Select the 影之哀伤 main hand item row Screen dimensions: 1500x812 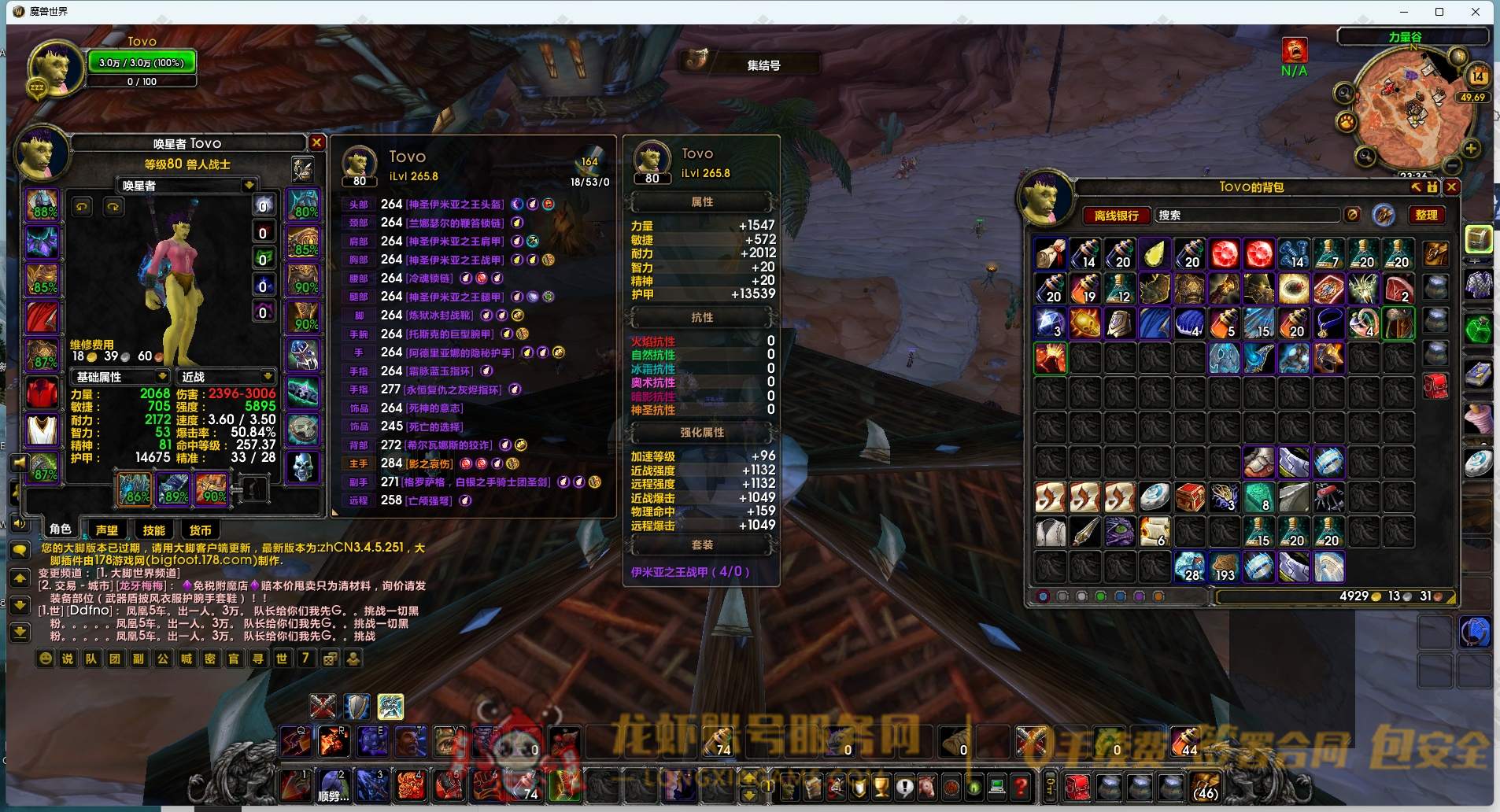[429, 463]
